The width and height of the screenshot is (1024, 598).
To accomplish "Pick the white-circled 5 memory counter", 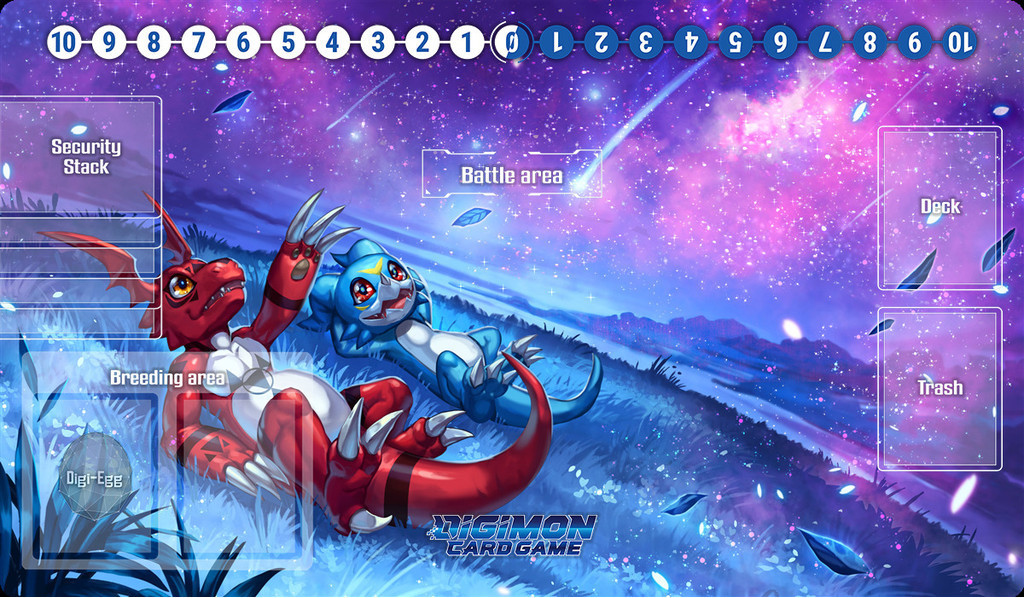I will pos(287,42).
